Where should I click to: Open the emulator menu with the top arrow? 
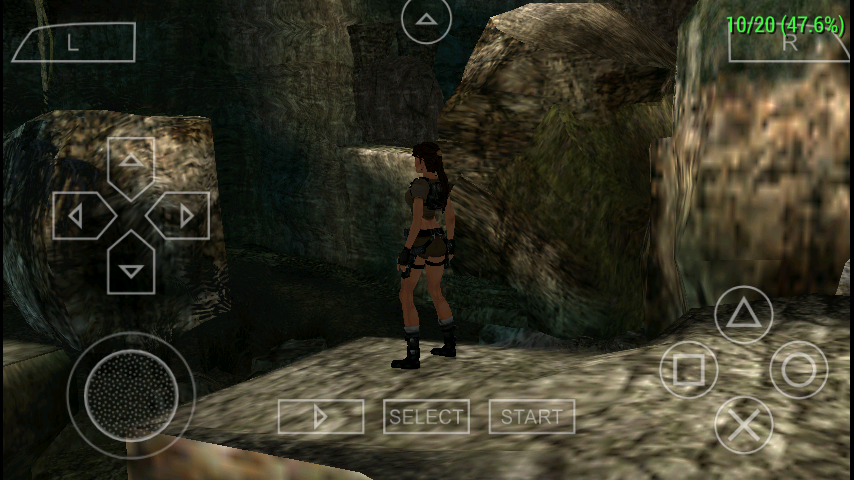click(x=426, y=19)
